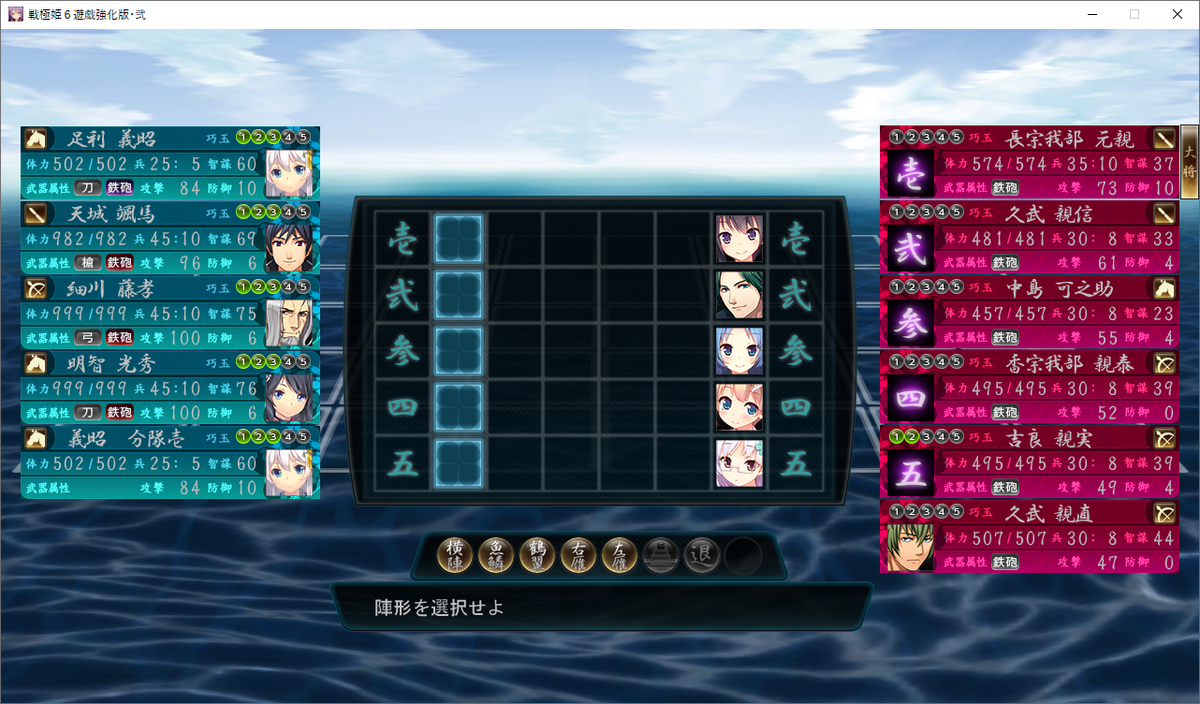This screenshot has height=704, width=1200.
Task: Click the grey castle icon button
Action: pyautogui.click(x=661, y=555)
